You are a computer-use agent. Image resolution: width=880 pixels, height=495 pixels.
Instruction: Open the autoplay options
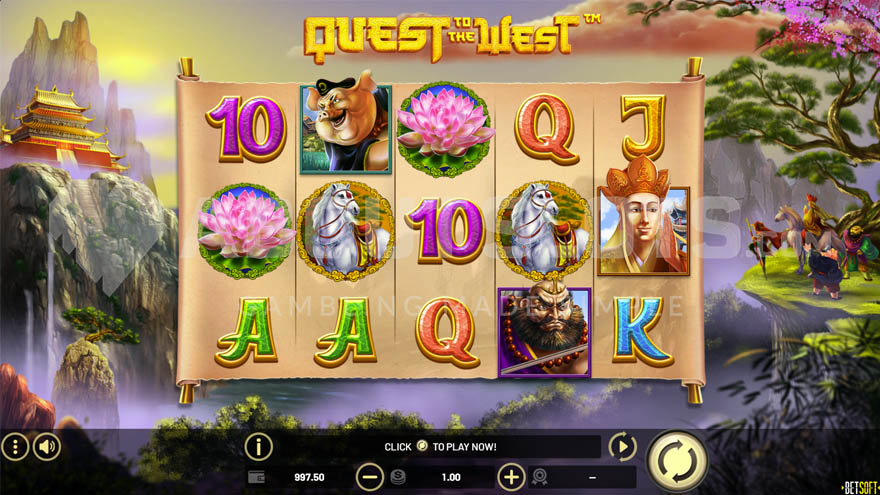622,446
